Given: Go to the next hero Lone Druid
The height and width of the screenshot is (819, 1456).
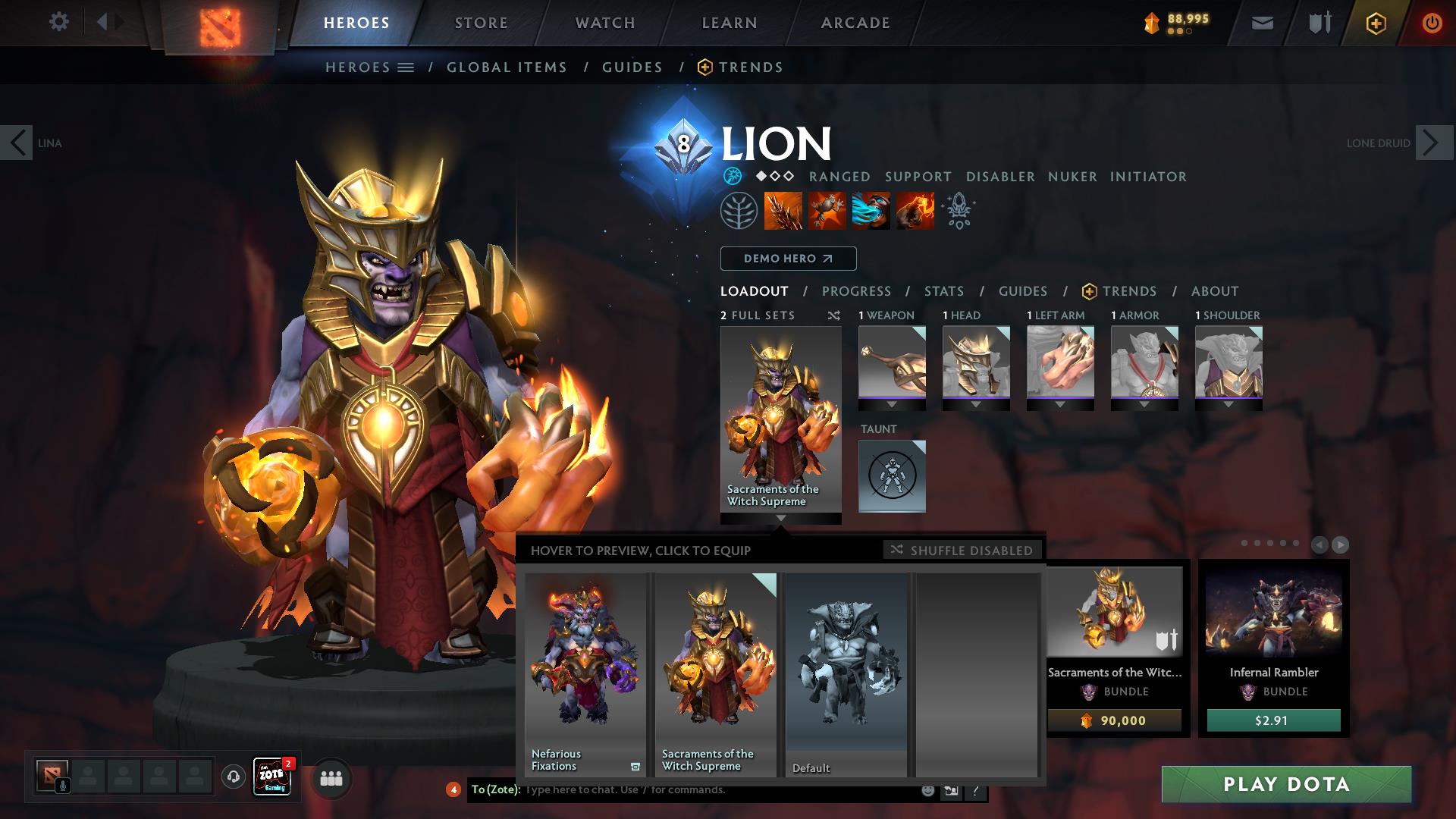Looking at the screenshot, I should point(1434,143).
